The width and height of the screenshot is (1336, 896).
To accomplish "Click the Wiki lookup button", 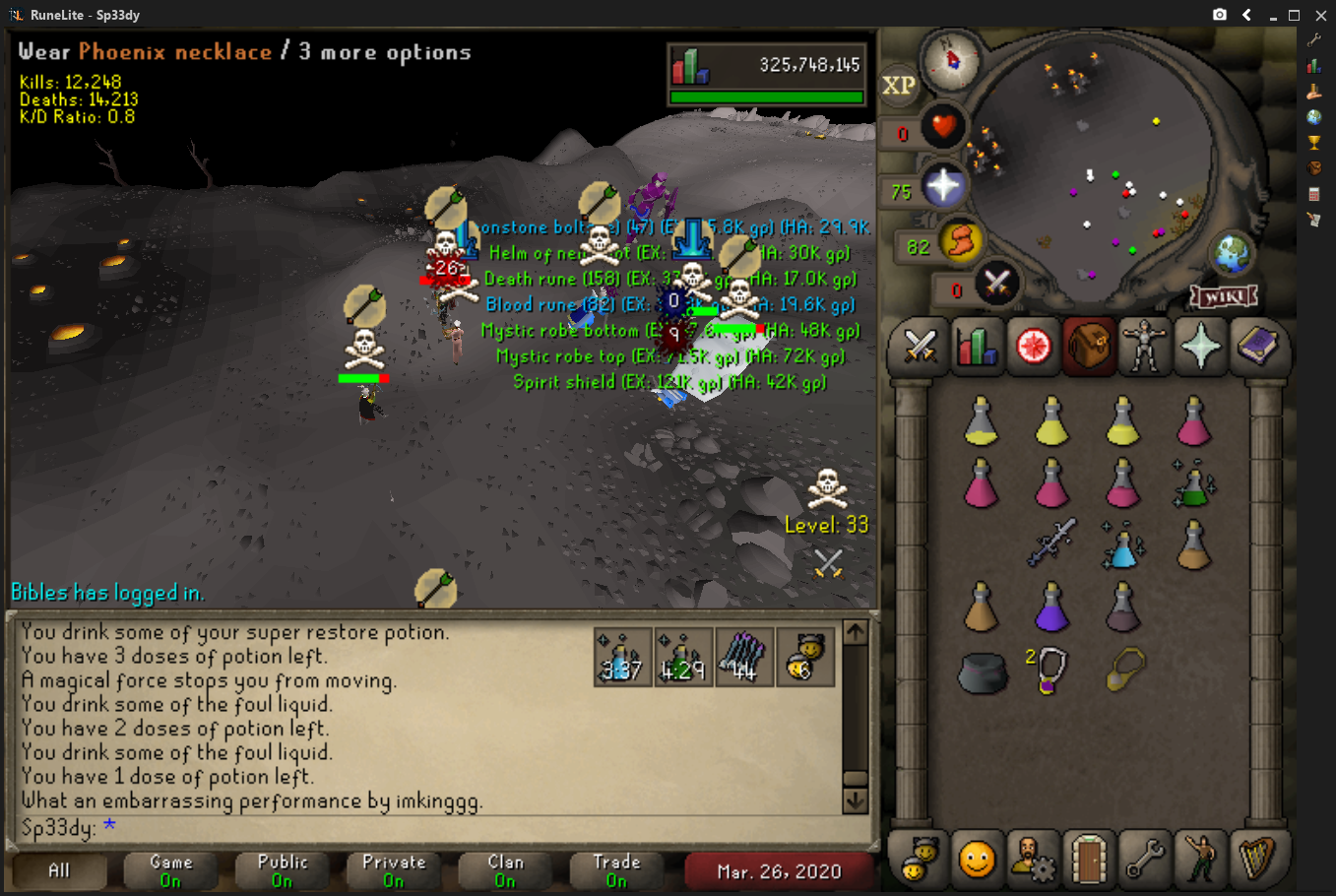I will 1224,295.
